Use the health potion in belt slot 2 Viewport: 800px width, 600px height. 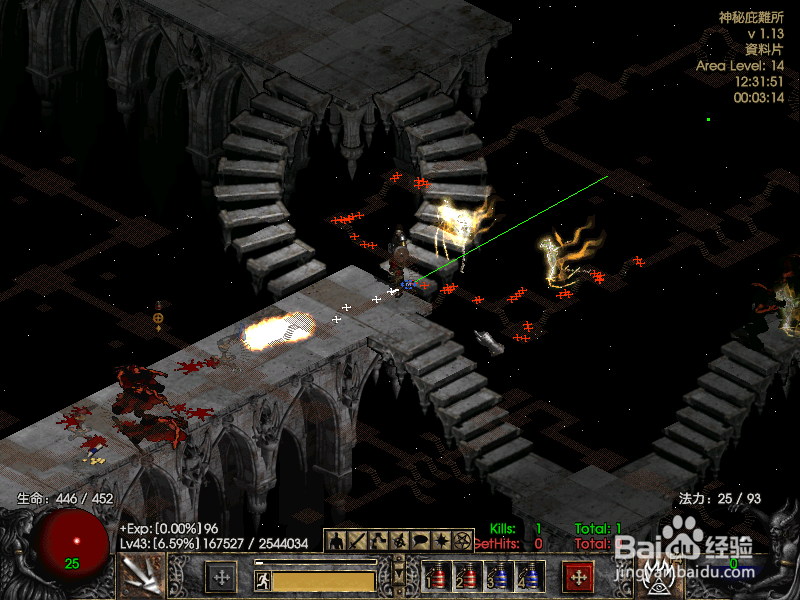tap(466, 578)
